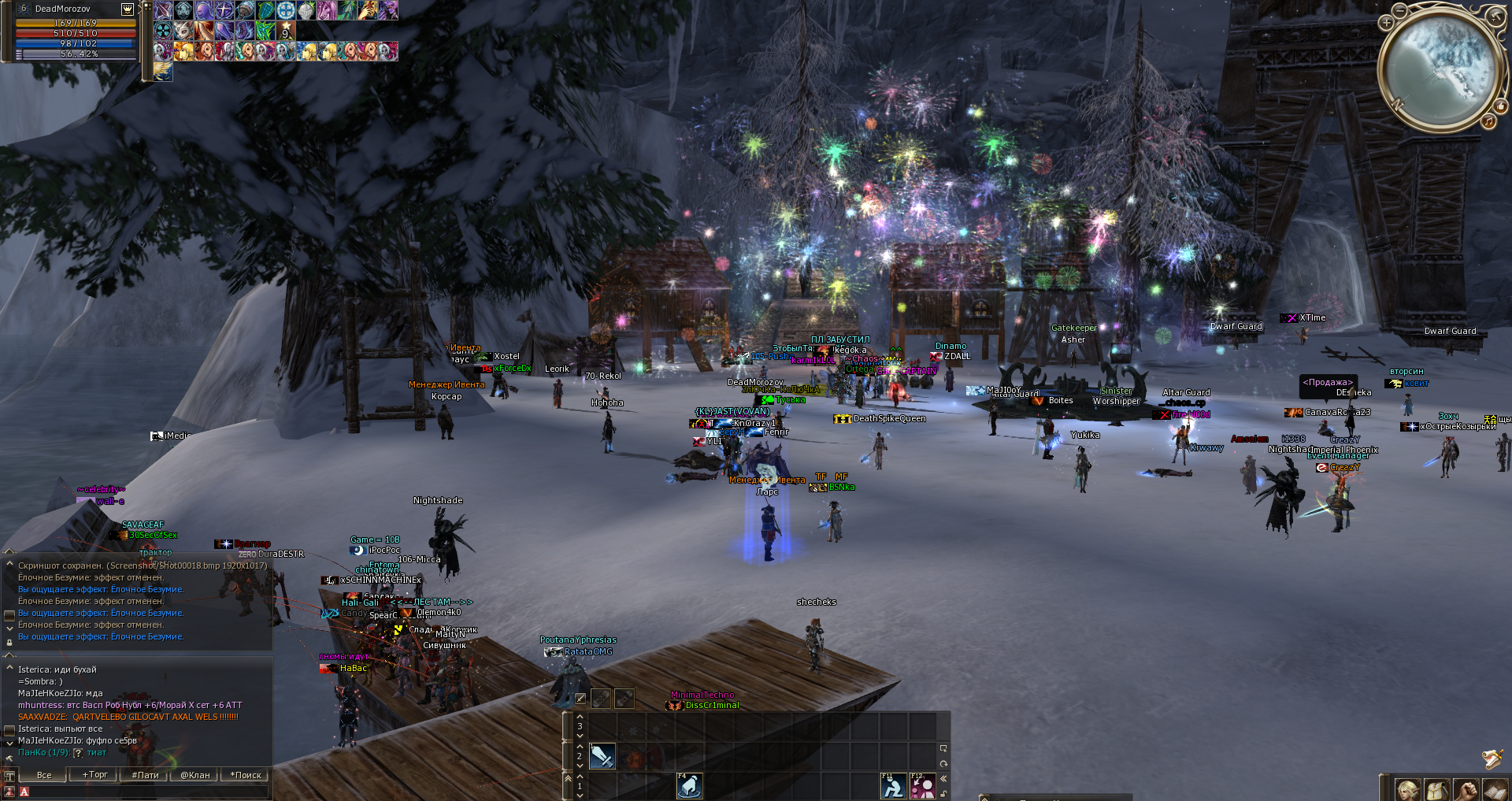Open the +Торг trade chat tab
Screen dimensions: 1512x801
[x=95, y=775]
